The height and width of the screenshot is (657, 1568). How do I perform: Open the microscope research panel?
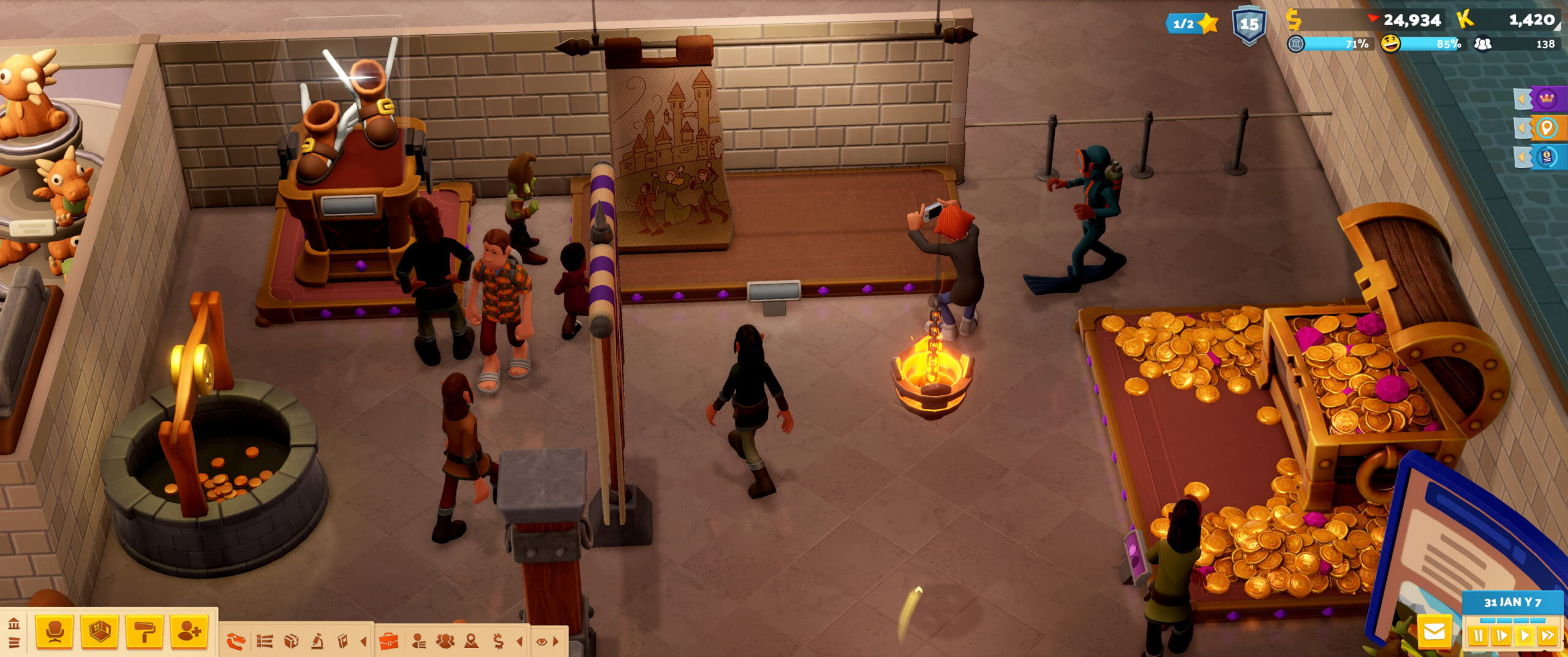[x=317, y=642]
